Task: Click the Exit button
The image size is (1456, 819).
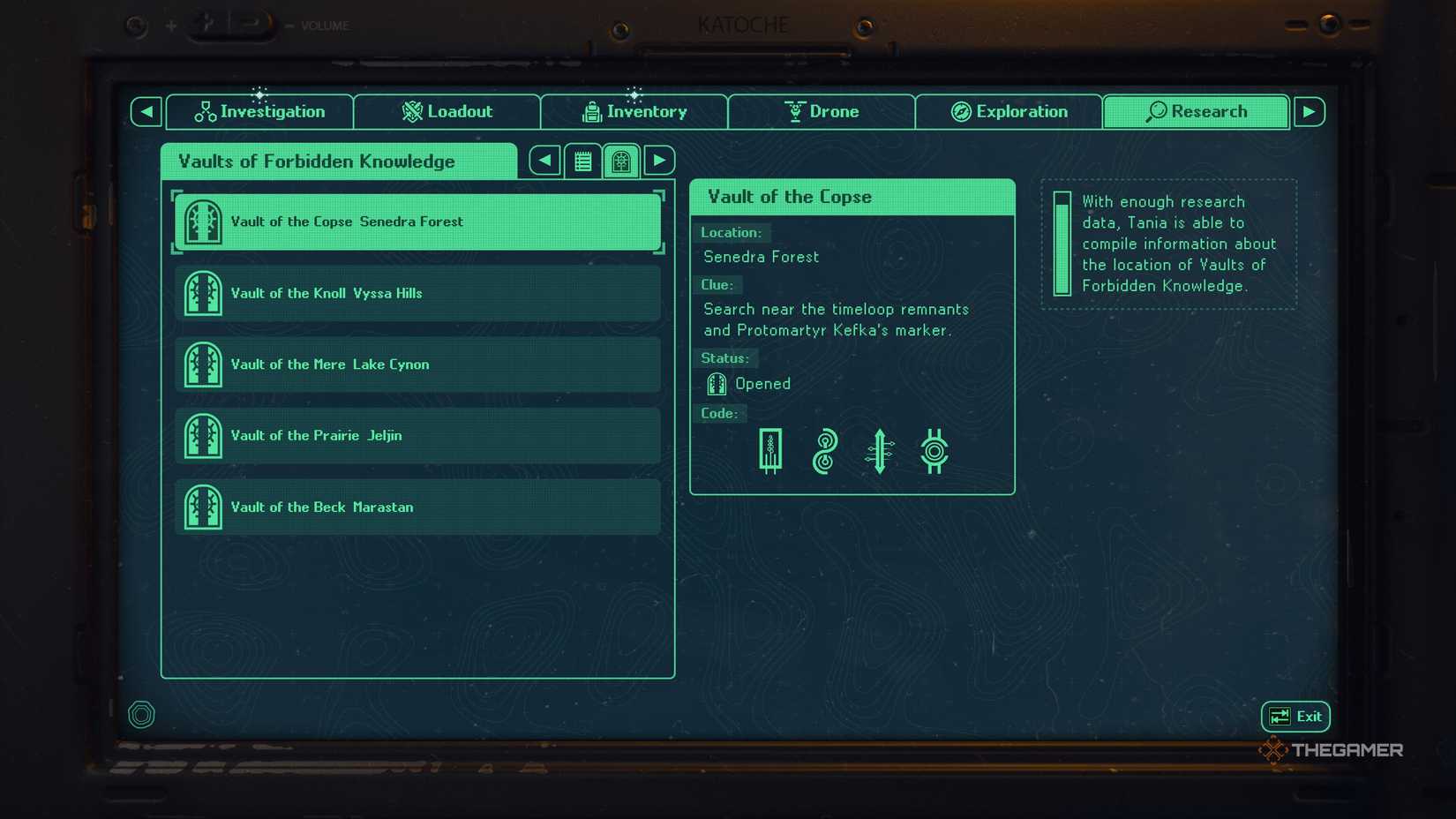Action: pos(1295,716)
